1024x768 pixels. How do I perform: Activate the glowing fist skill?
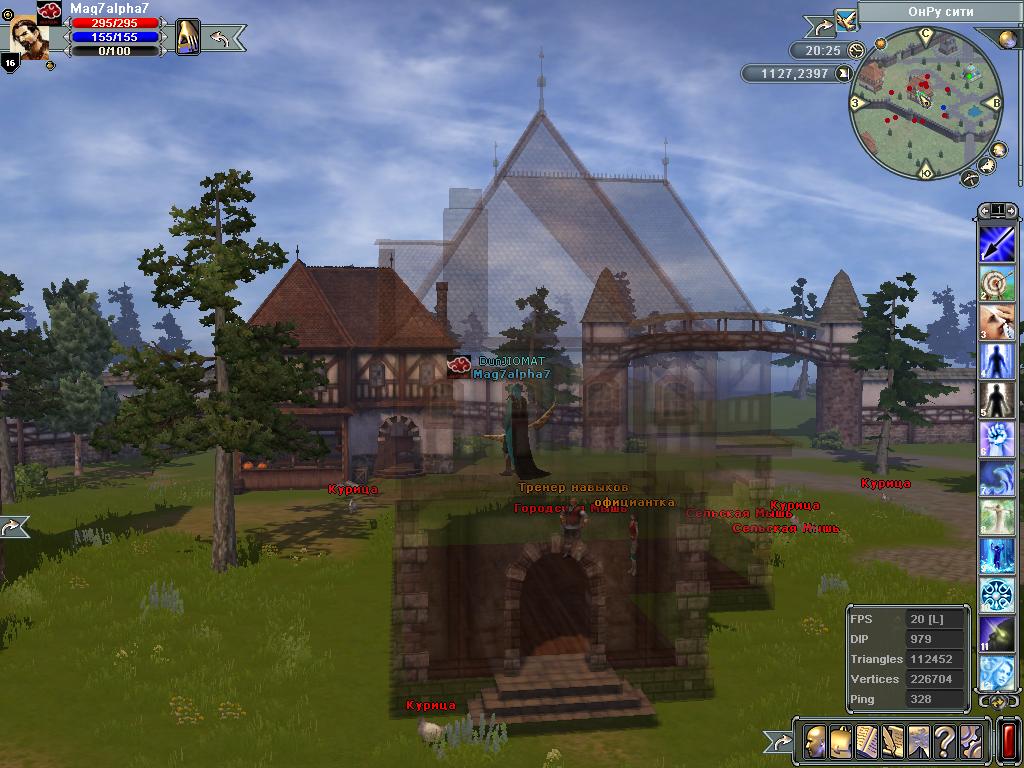click(x=997, y=439)
